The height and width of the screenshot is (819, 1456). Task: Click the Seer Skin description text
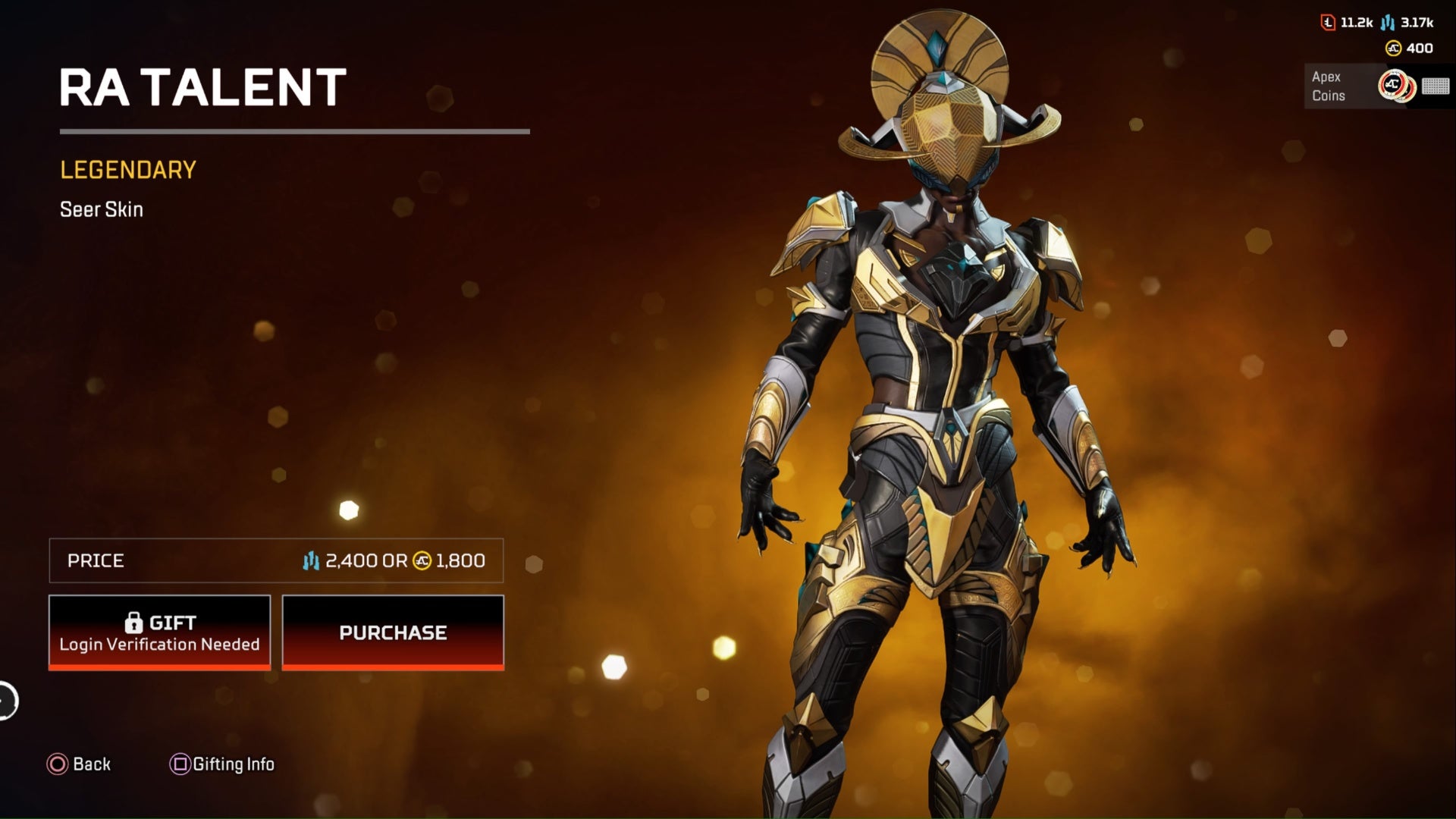coord(101,209)
